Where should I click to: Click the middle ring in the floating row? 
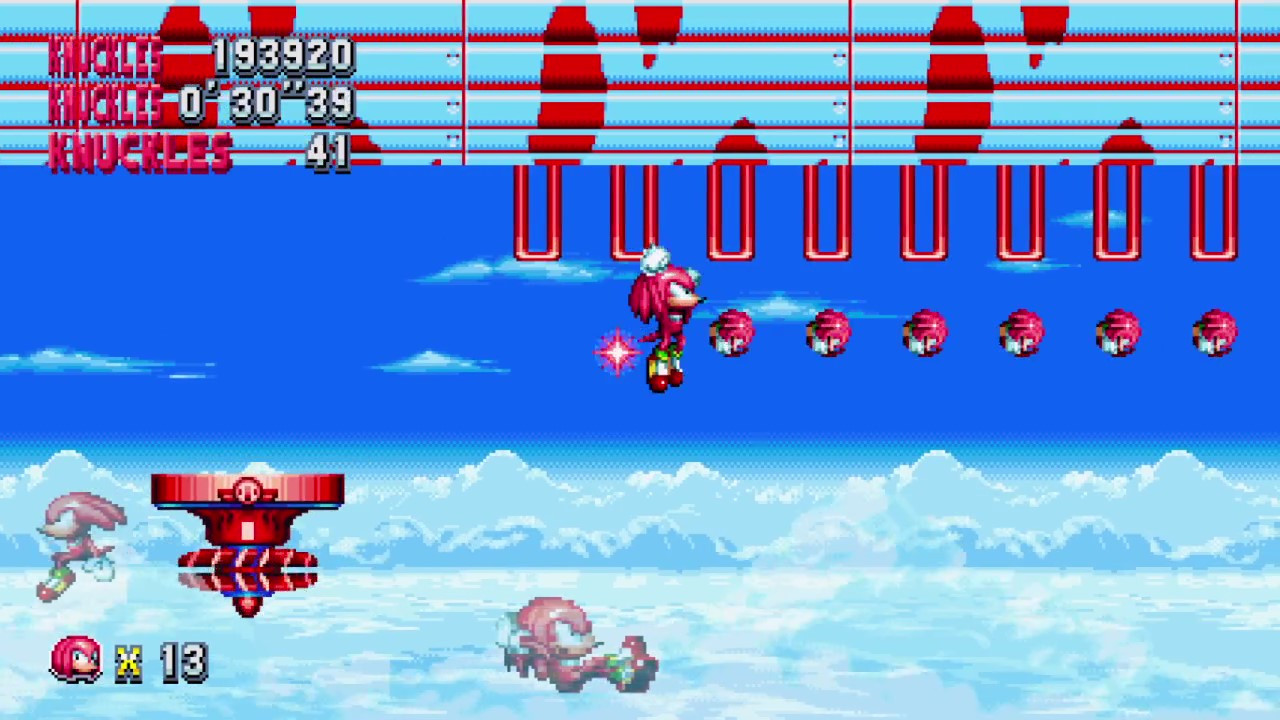(x=925, y=335)
